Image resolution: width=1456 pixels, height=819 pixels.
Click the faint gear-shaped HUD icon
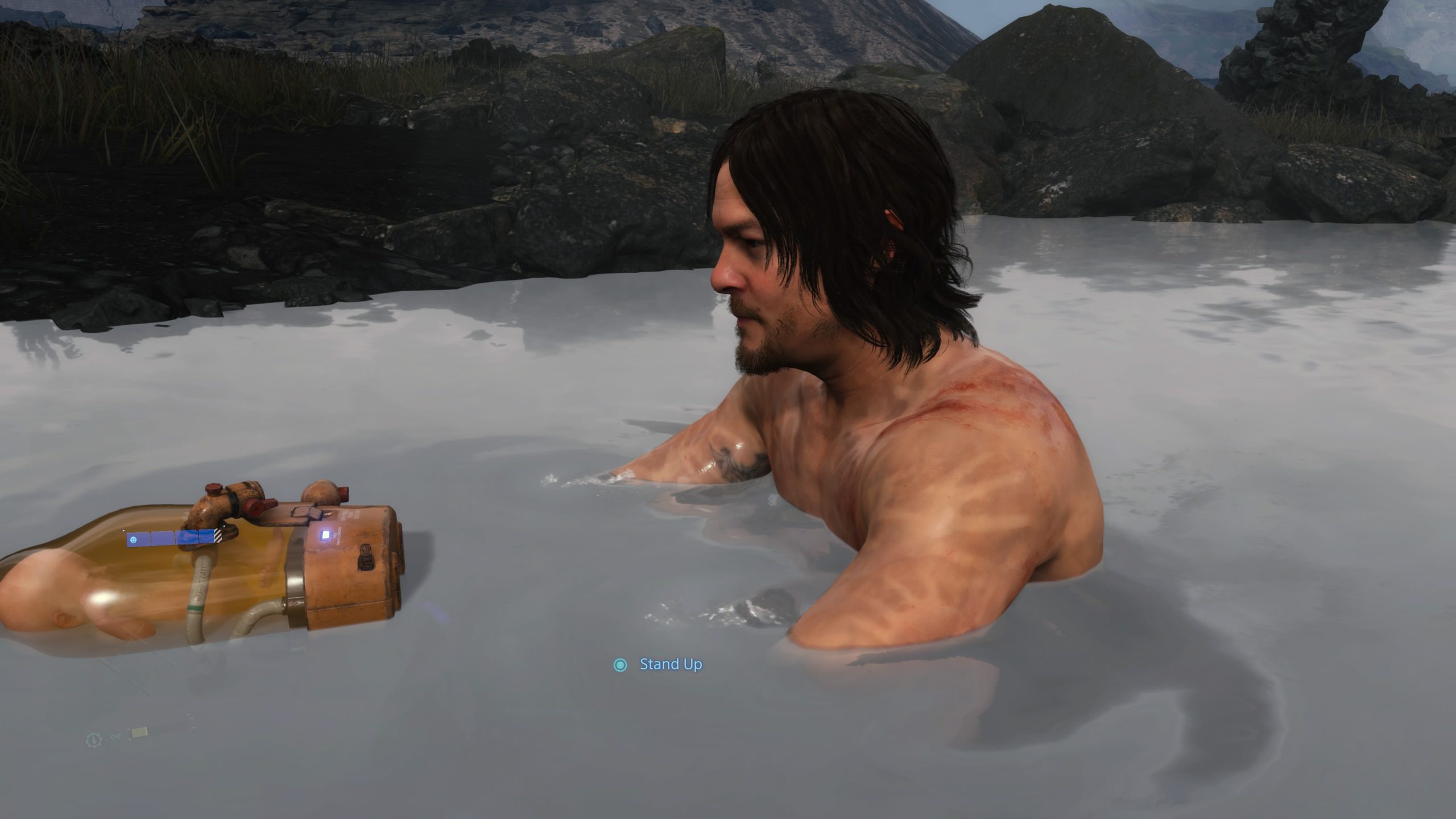pyautogui.click(x=92, y=739)
